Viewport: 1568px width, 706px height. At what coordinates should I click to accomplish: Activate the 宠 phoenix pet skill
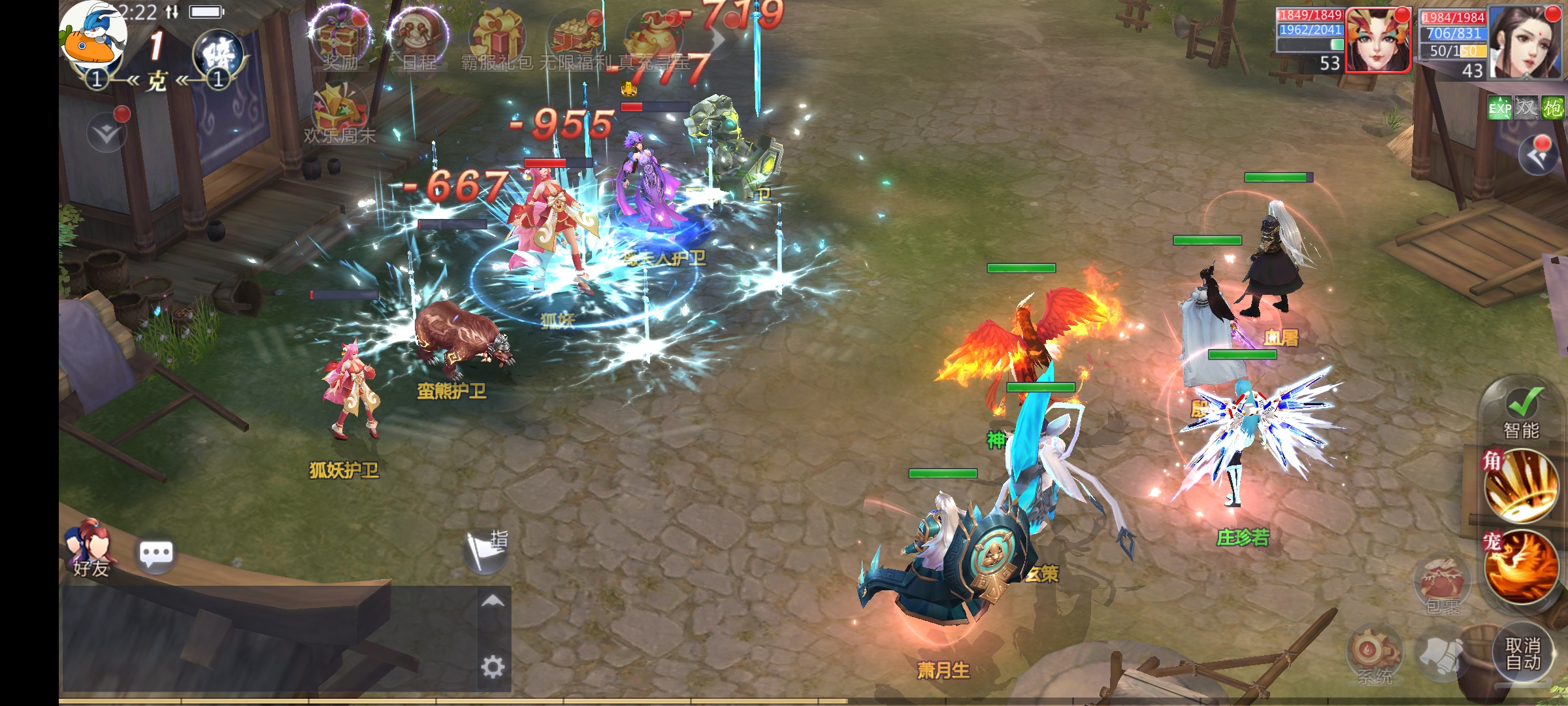point(1521,567)
